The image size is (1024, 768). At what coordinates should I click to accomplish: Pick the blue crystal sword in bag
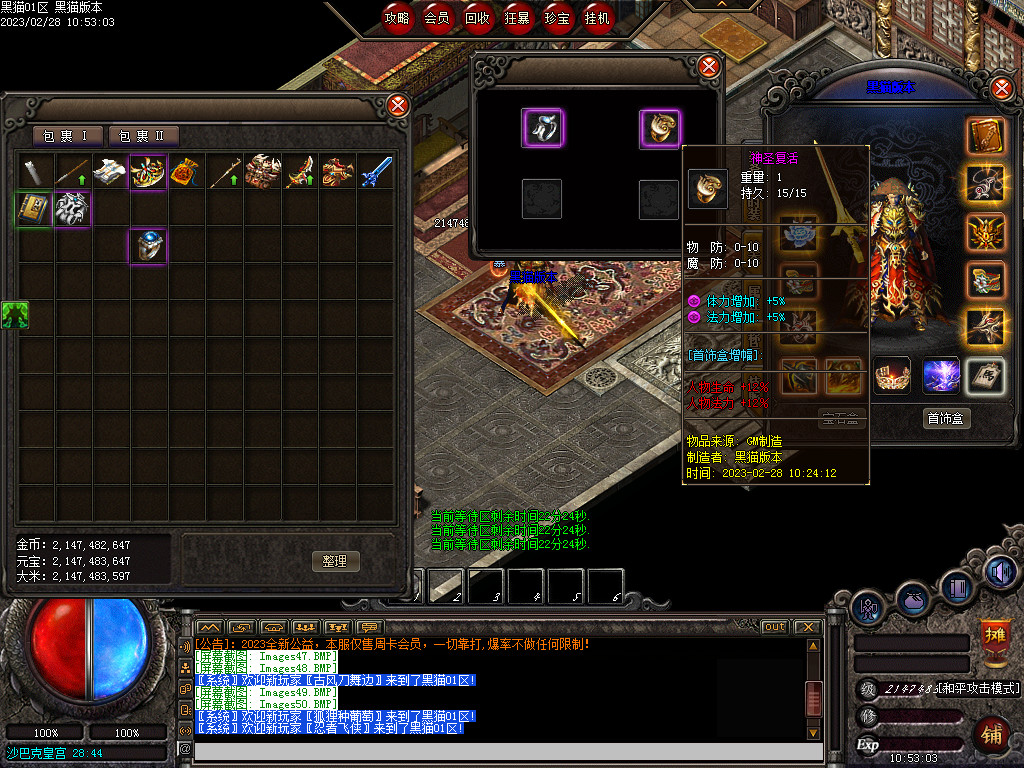376,172
